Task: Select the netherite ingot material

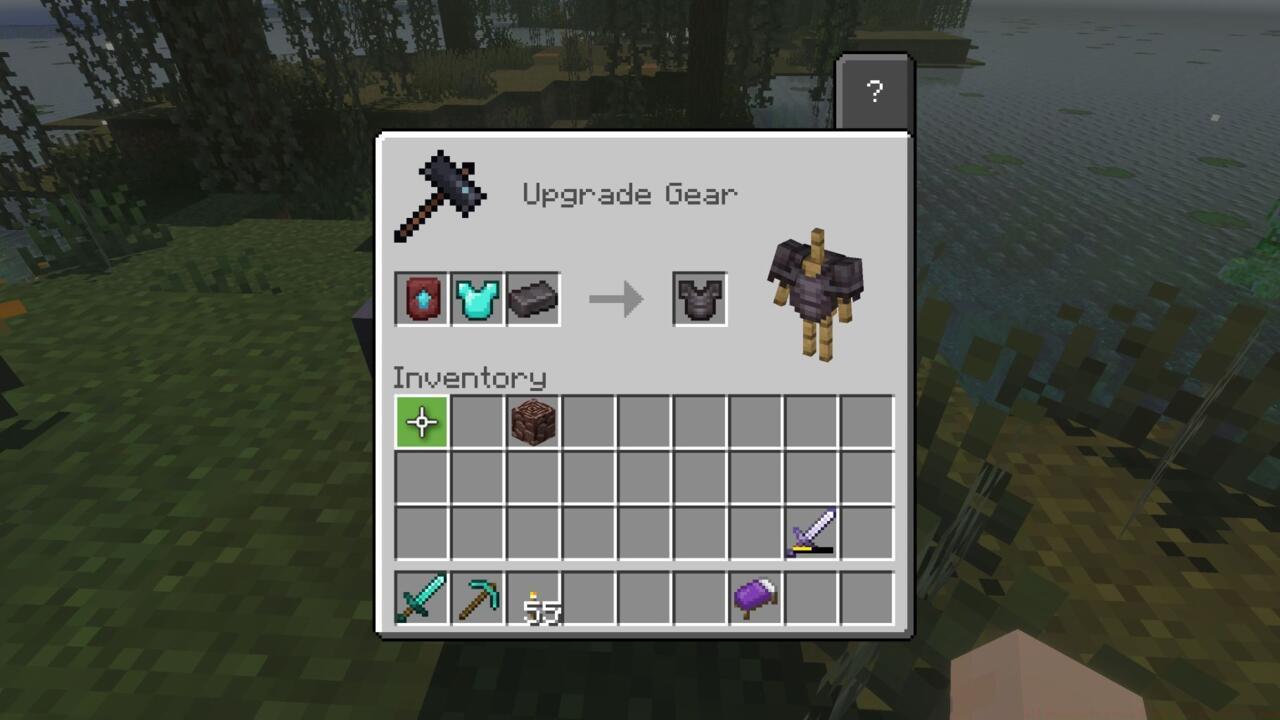Action: point(533,298)
